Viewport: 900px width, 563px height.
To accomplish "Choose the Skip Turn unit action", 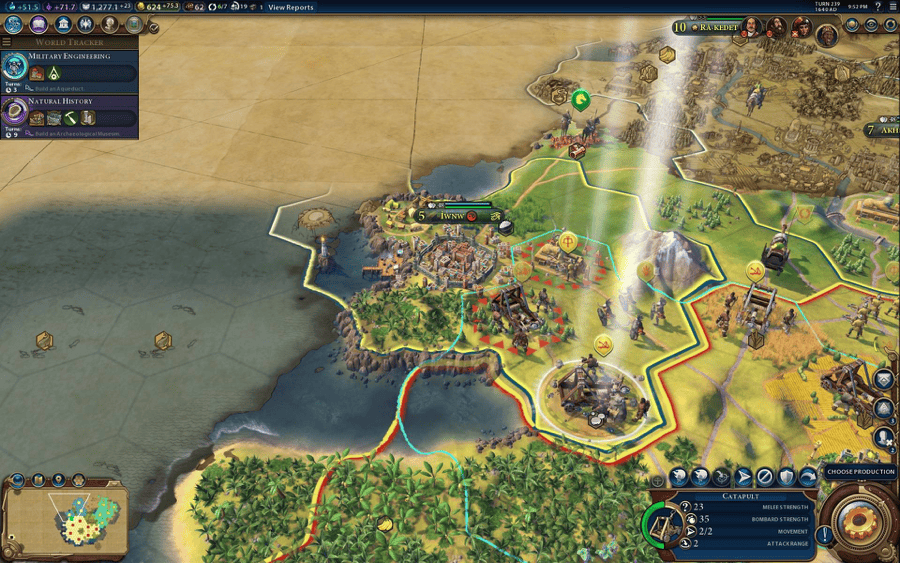I will [x=765, y=477].
